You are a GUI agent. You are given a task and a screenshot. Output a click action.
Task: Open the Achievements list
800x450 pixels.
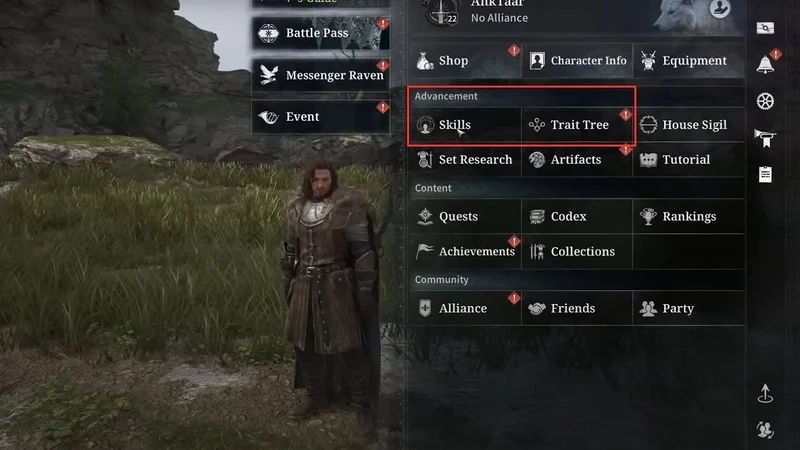[x=465, y=252]
